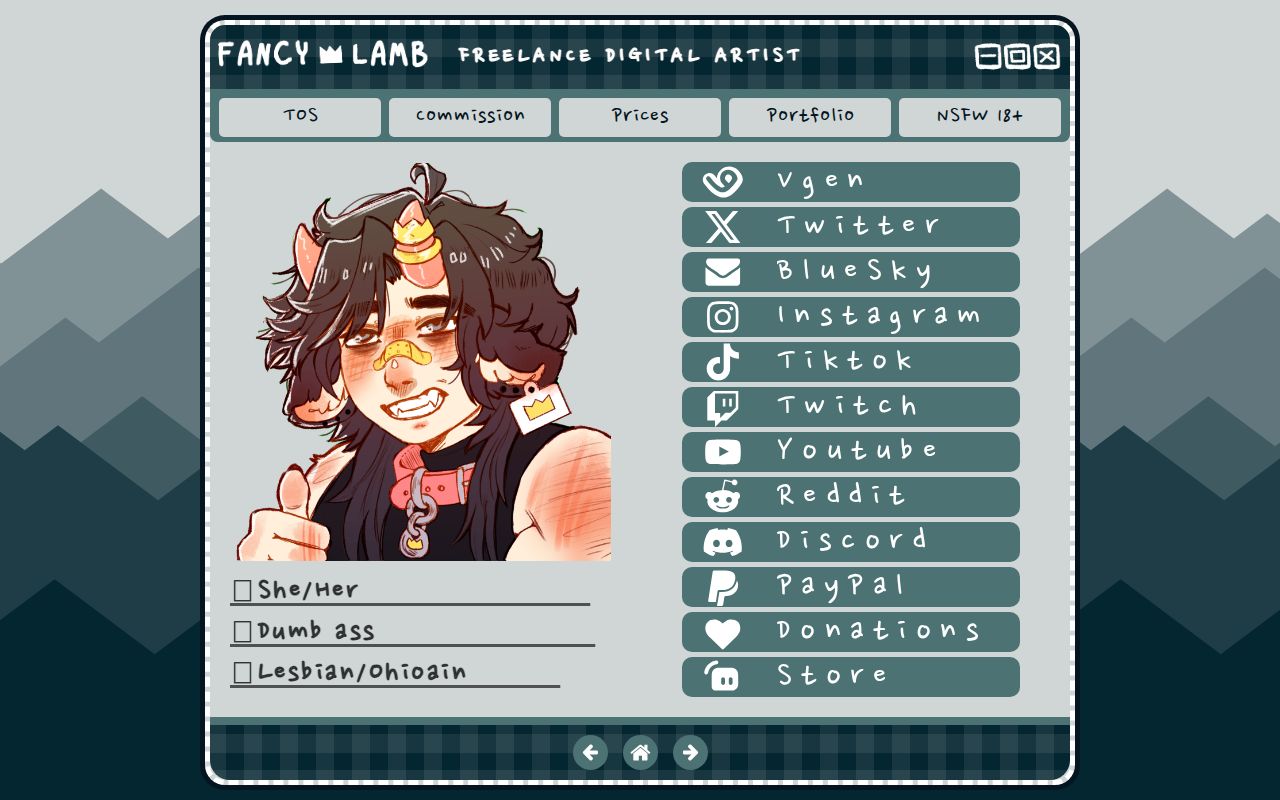Open the Portfolio tab
1280x800 pixels.
point(810,116)
